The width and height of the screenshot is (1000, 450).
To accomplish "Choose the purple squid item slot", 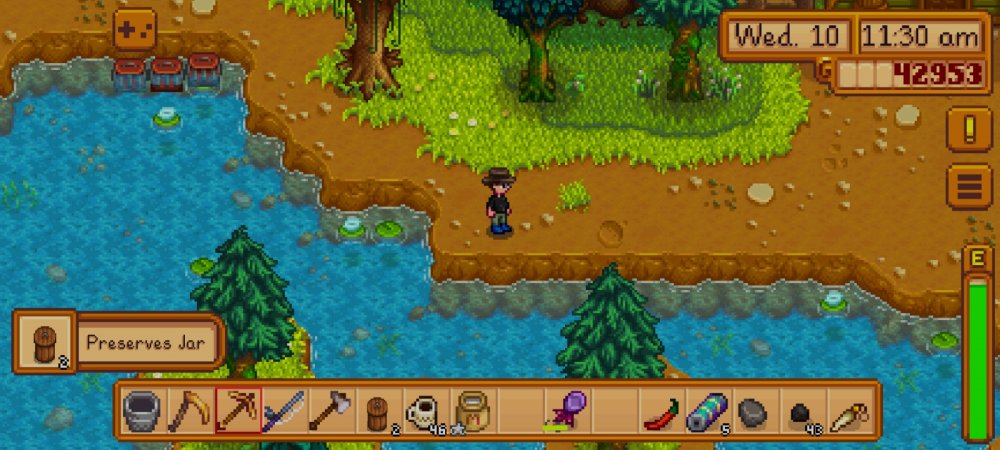I will coord(565,410).
